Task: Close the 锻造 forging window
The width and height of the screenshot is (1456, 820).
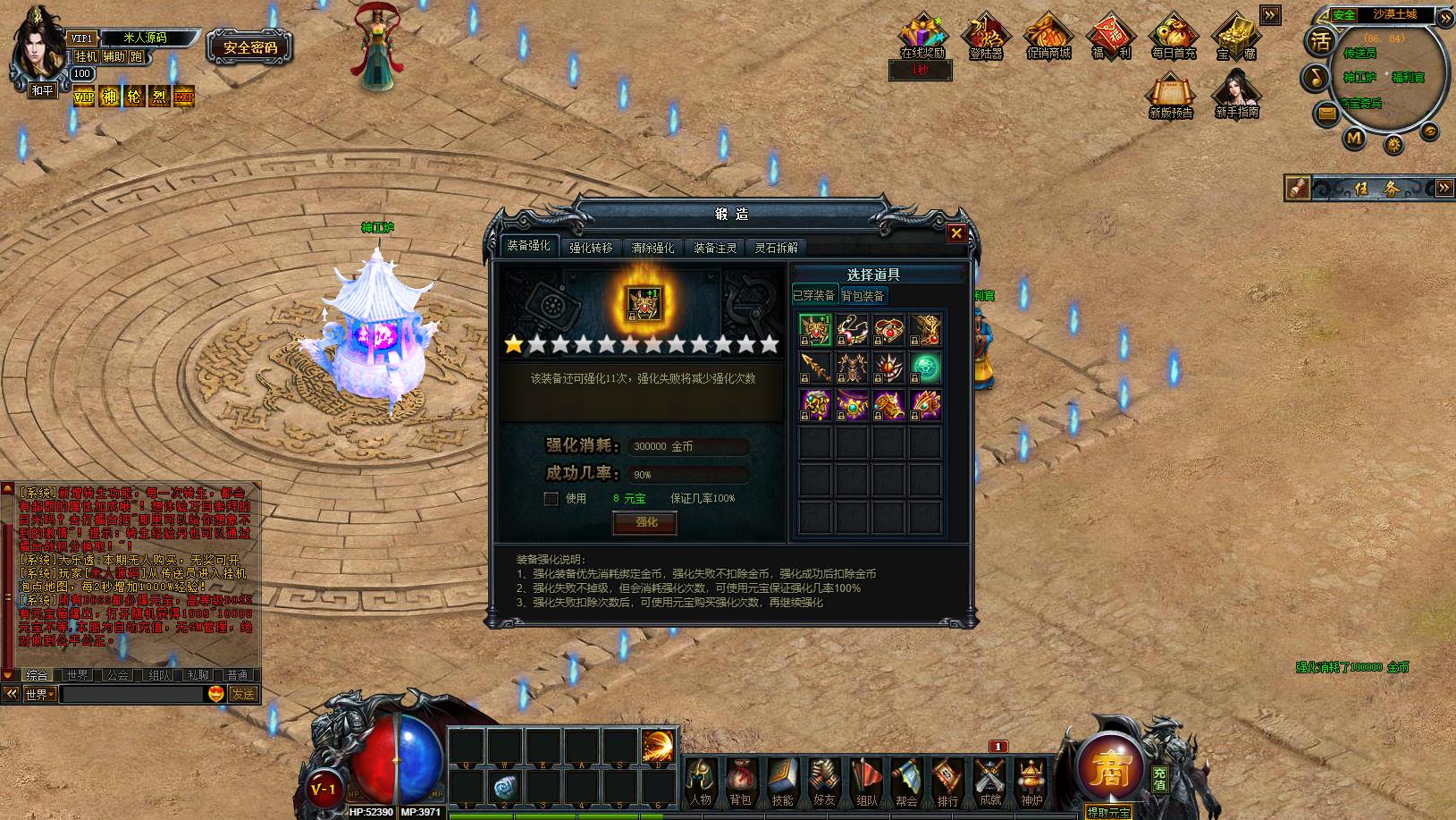Action: pyautogui.click(x=956, y=233)
